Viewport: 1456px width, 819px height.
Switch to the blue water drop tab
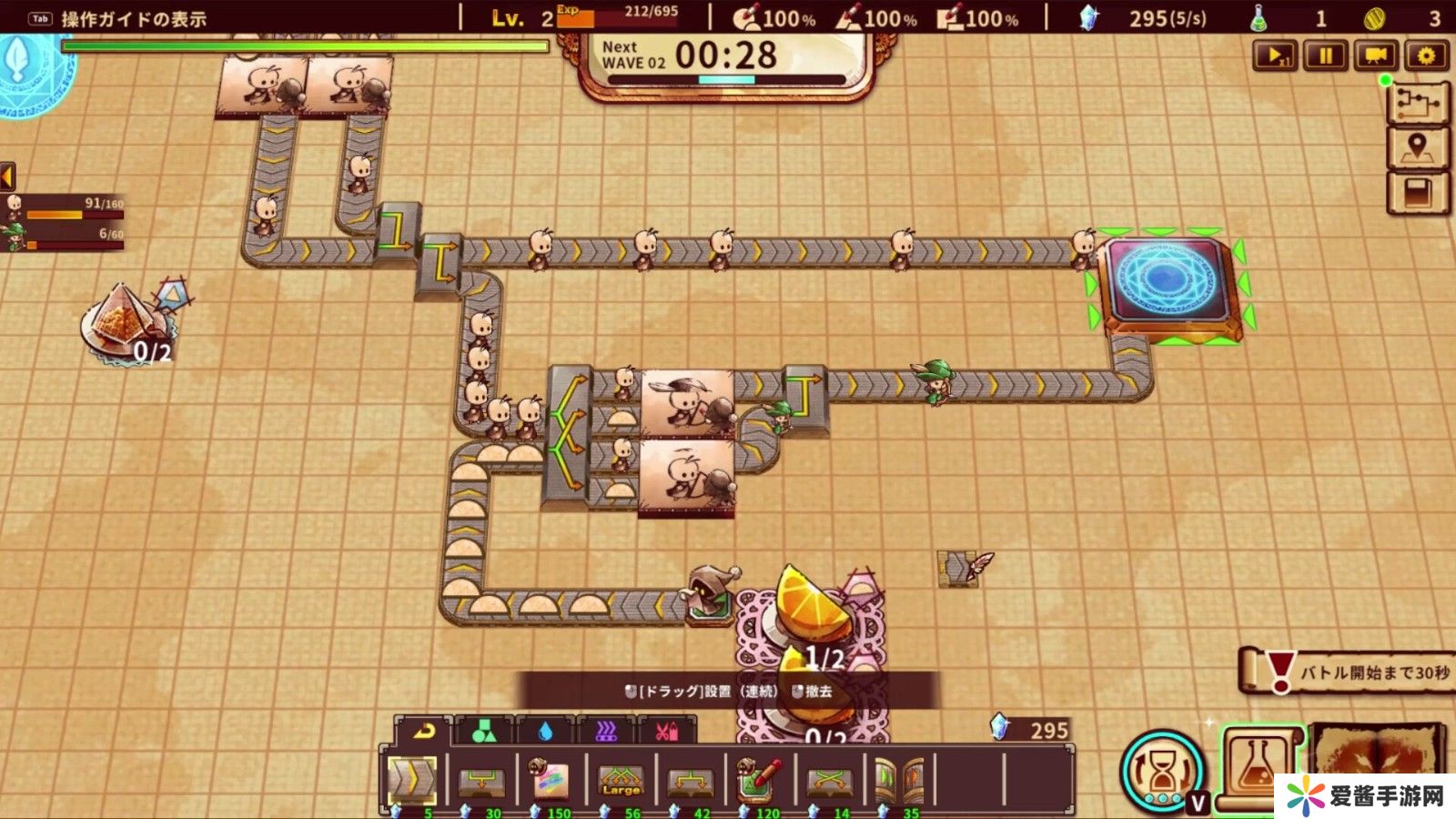click(545, 731)
